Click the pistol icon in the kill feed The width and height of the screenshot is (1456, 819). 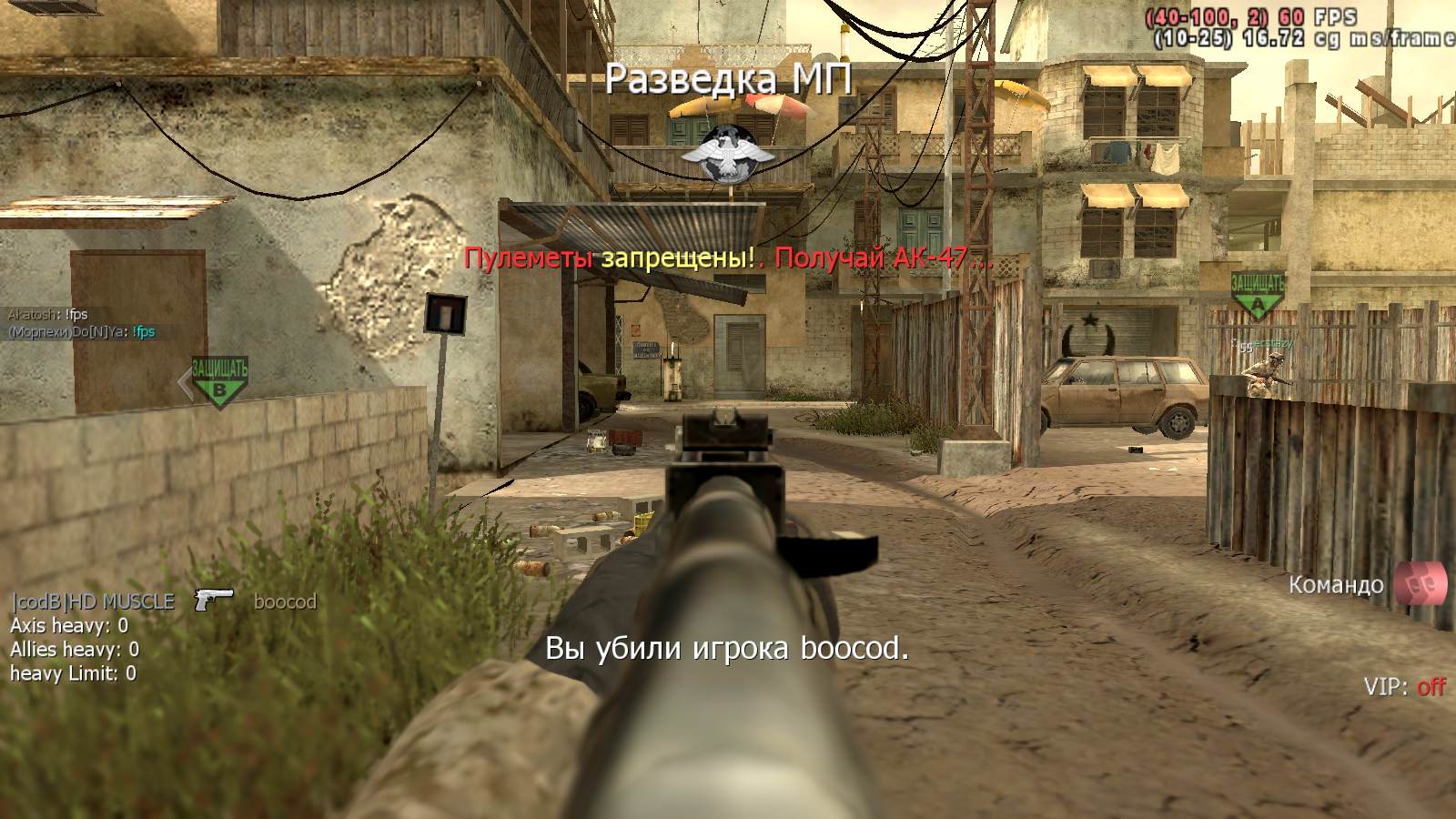pyautogui.click(x=214, y=600)
